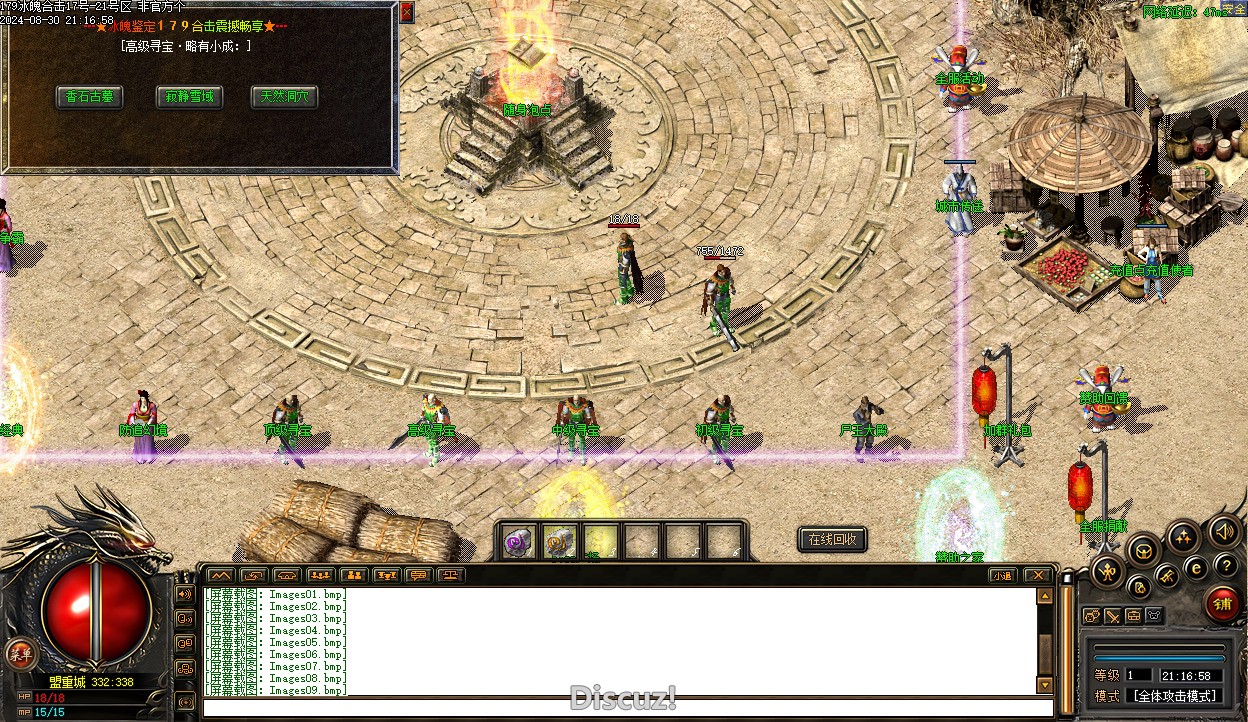Click the mountain-shaped chat toolbar button

(x=221, y=575)
